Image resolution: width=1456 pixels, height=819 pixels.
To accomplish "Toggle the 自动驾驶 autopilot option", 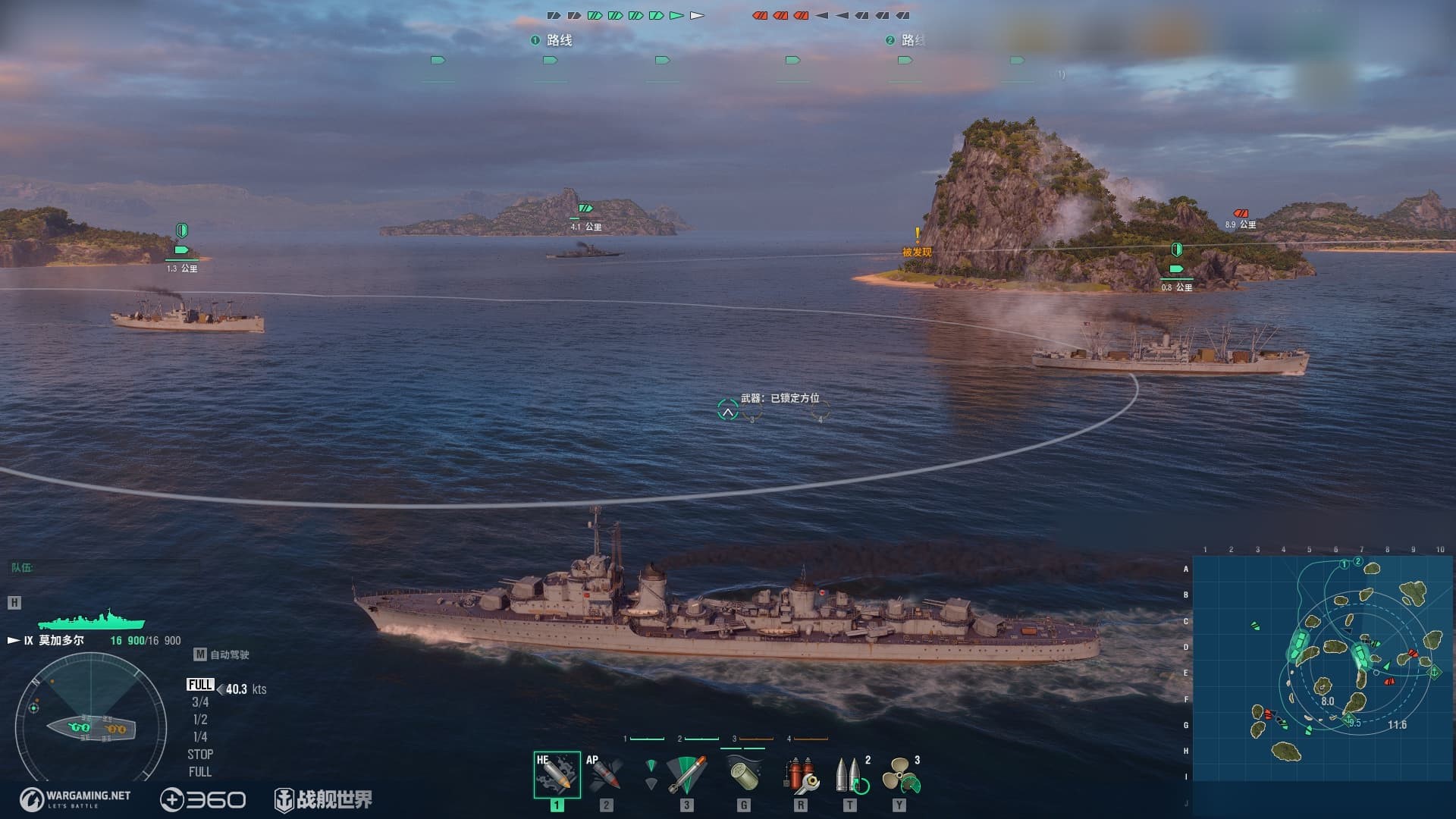I will (x=222, y=654).
